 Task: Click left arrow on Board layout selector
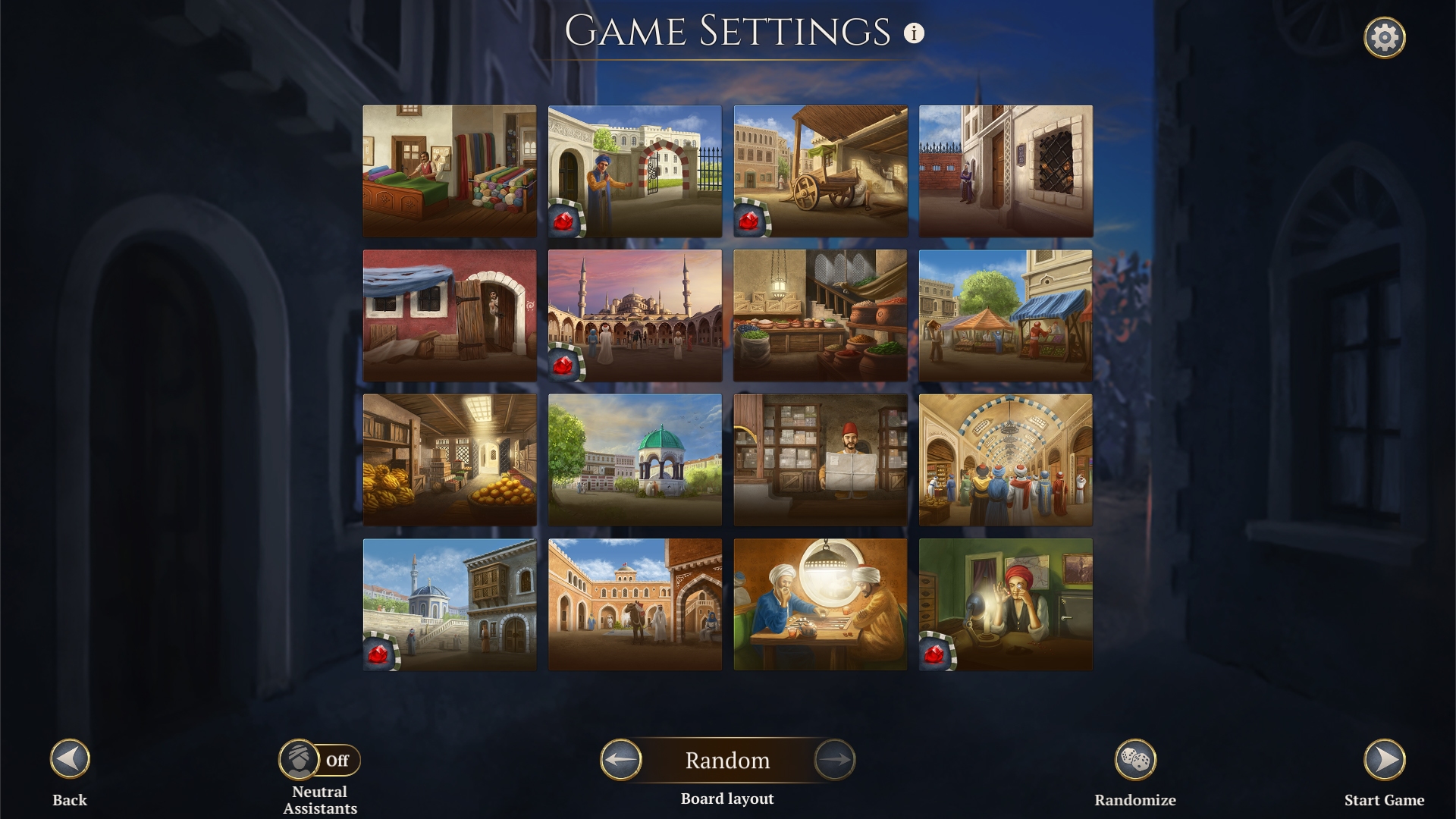[x=622, y=760]
